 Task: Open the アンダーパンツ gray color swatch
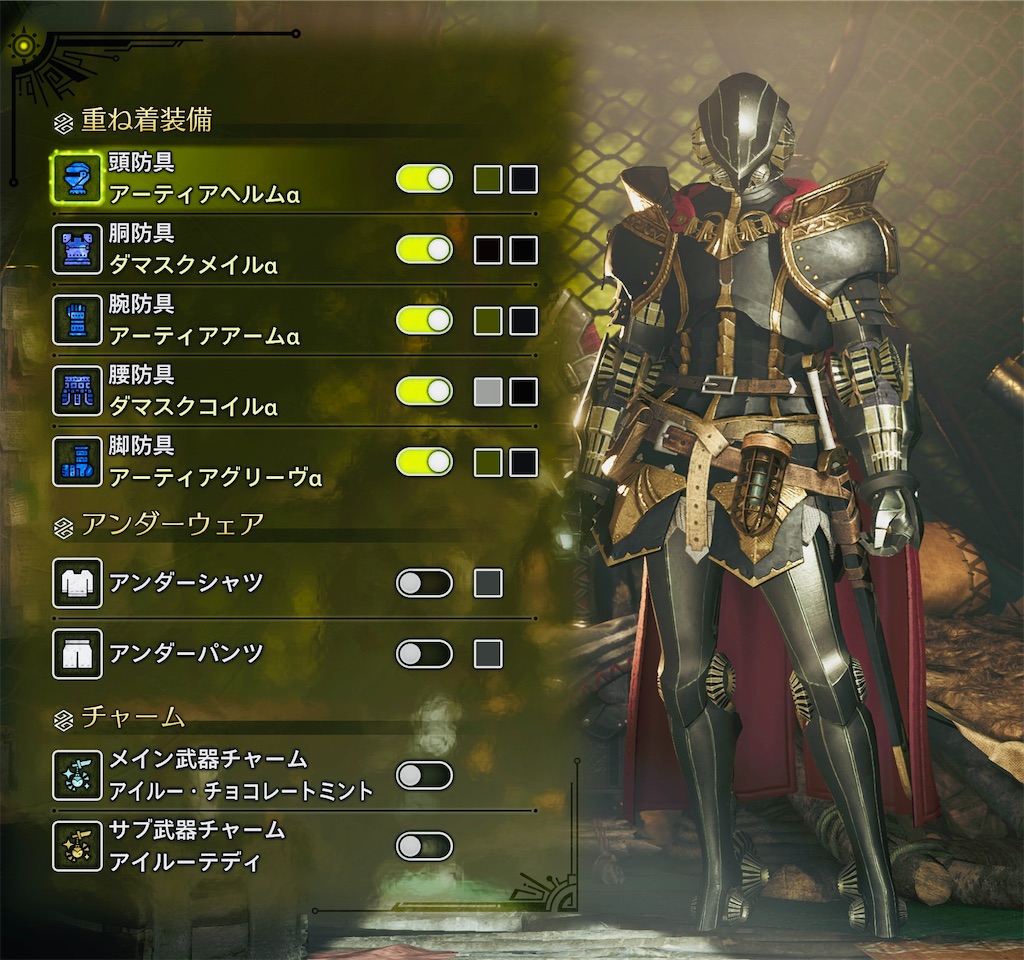point(488,654)
